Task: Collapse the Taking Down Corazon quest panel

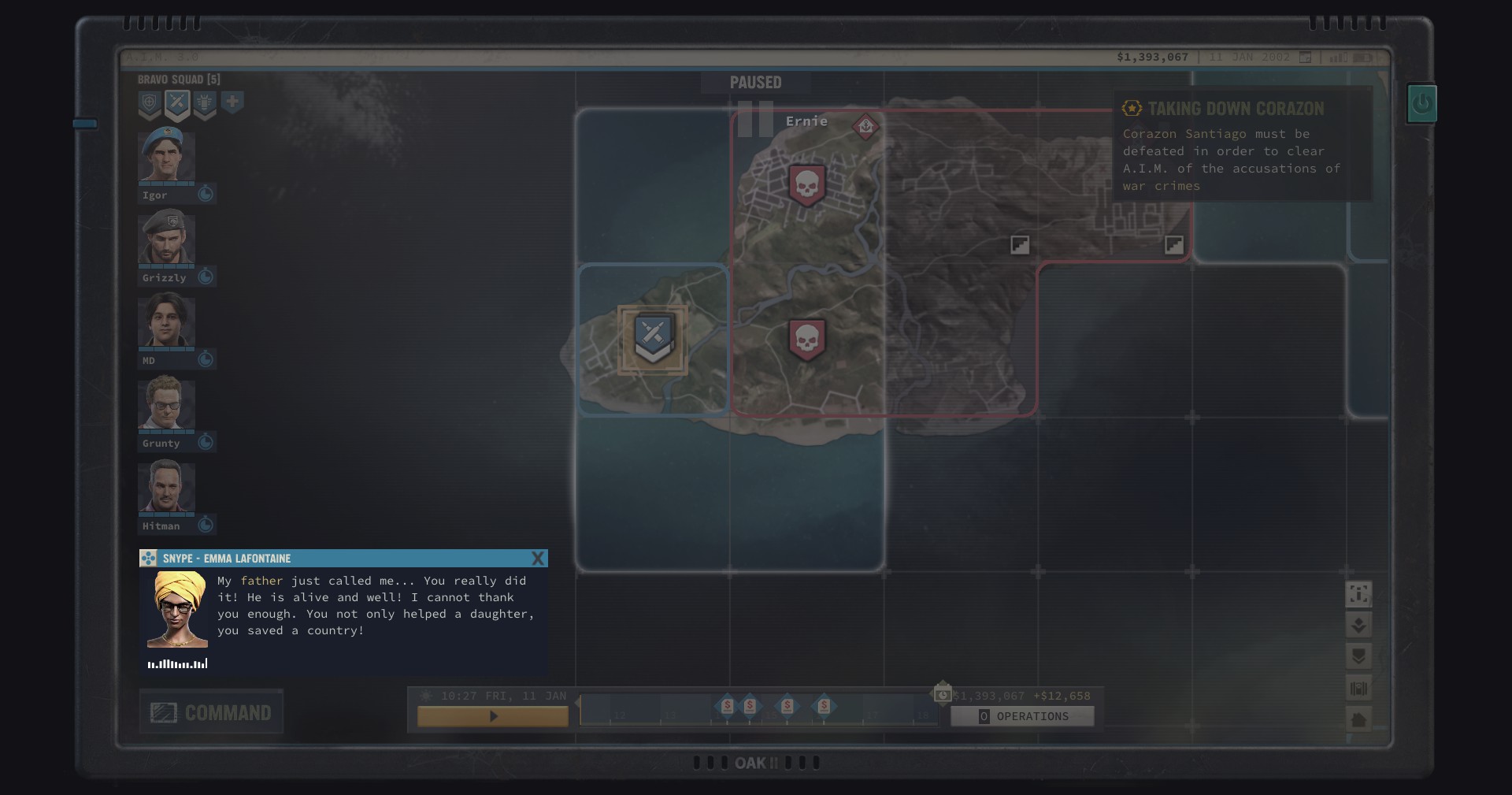Action: tap(1132, 108)
